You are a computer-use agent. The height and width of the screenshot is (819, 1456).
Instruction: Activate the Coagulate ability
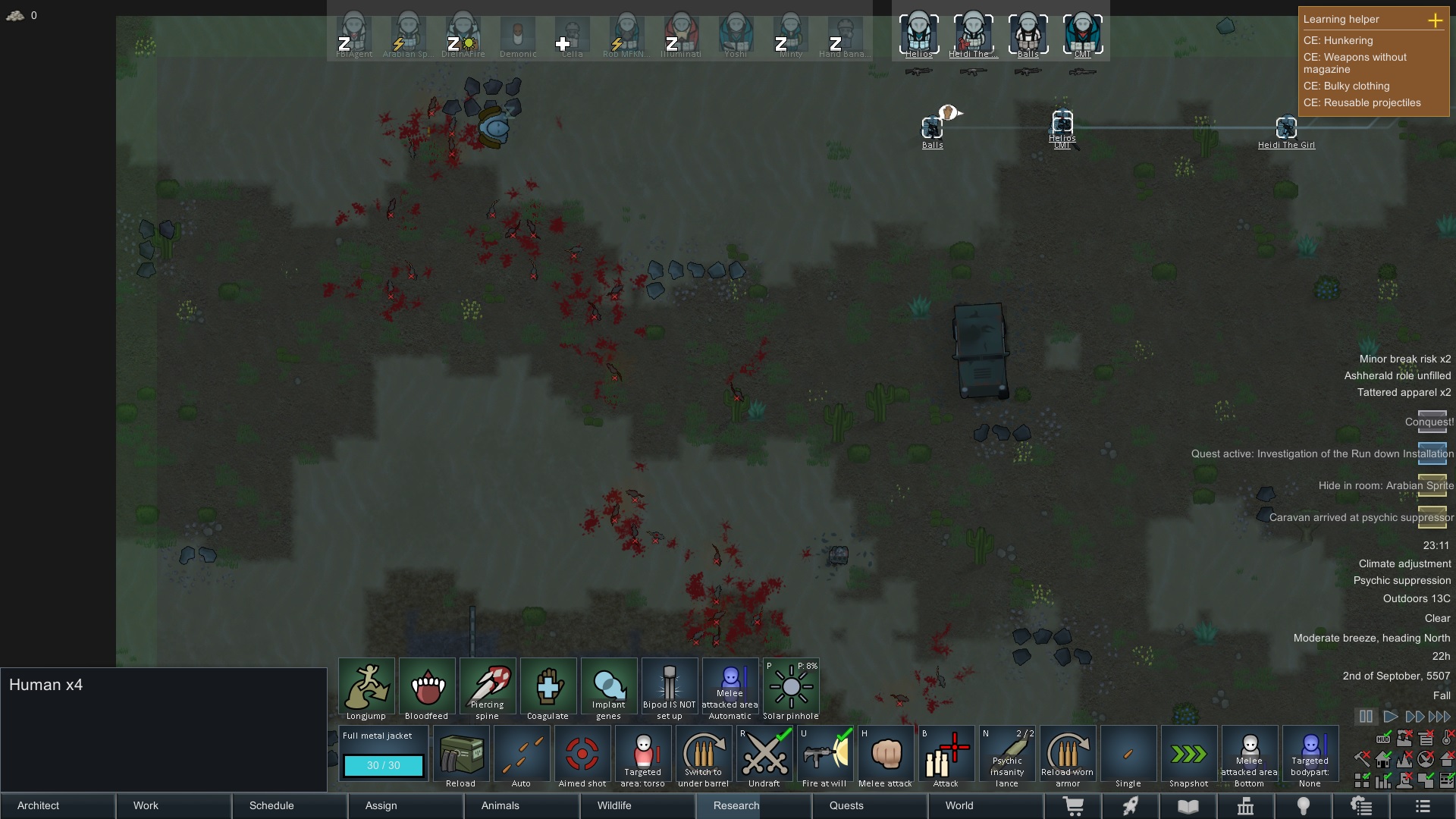pyautogui.click(x=549, y=686)
